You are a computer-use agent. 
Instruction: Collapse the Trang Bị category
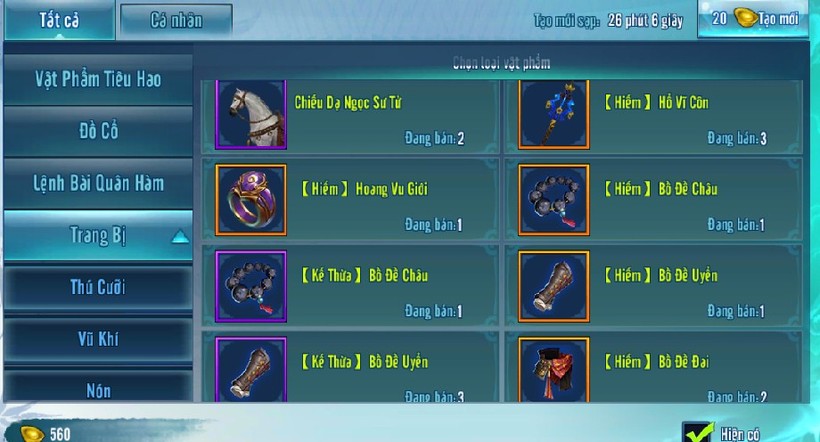coord(97,236)
